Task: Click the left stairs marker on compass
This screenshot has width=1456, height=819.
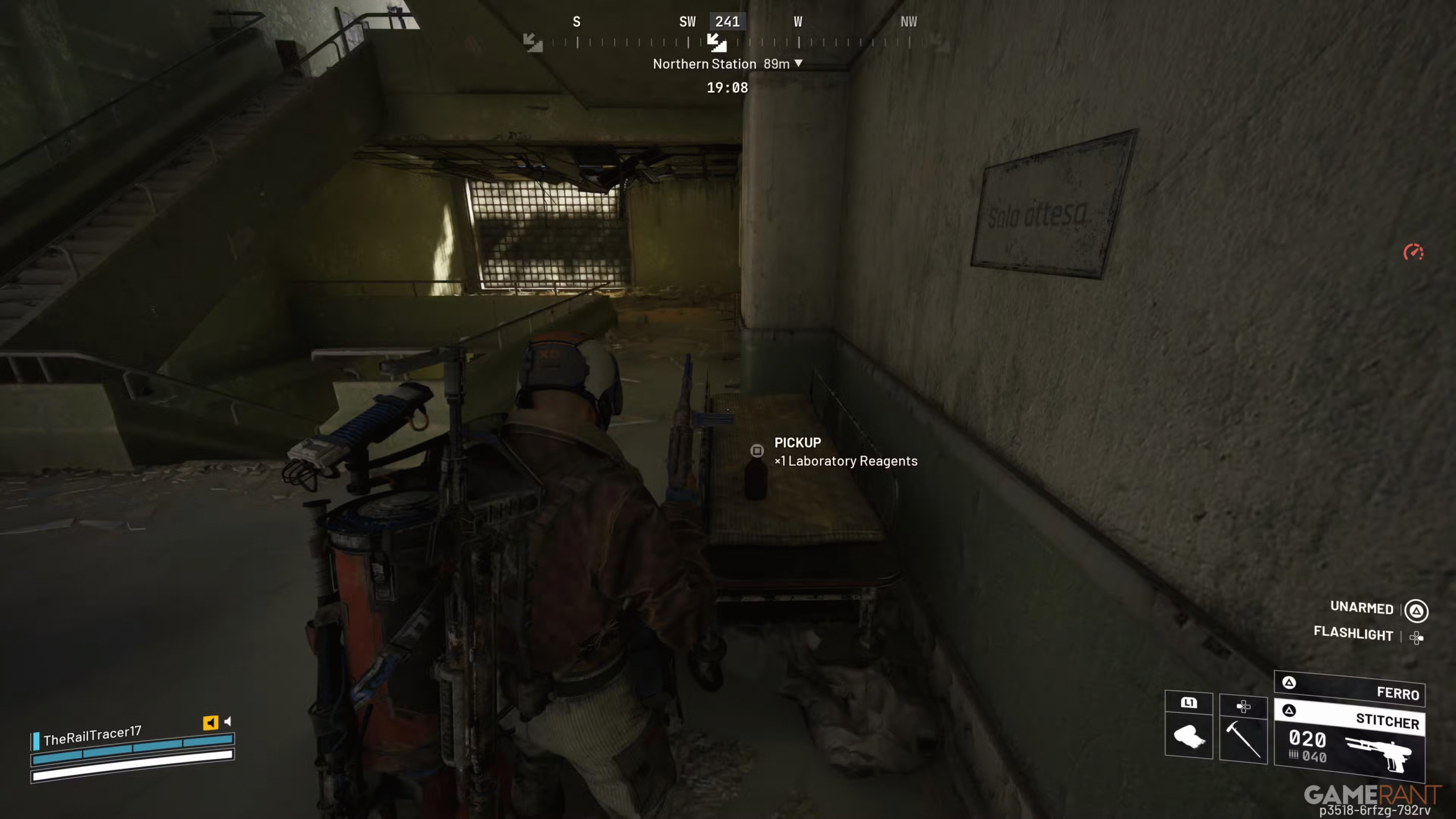Action: (x=533, y=42)
